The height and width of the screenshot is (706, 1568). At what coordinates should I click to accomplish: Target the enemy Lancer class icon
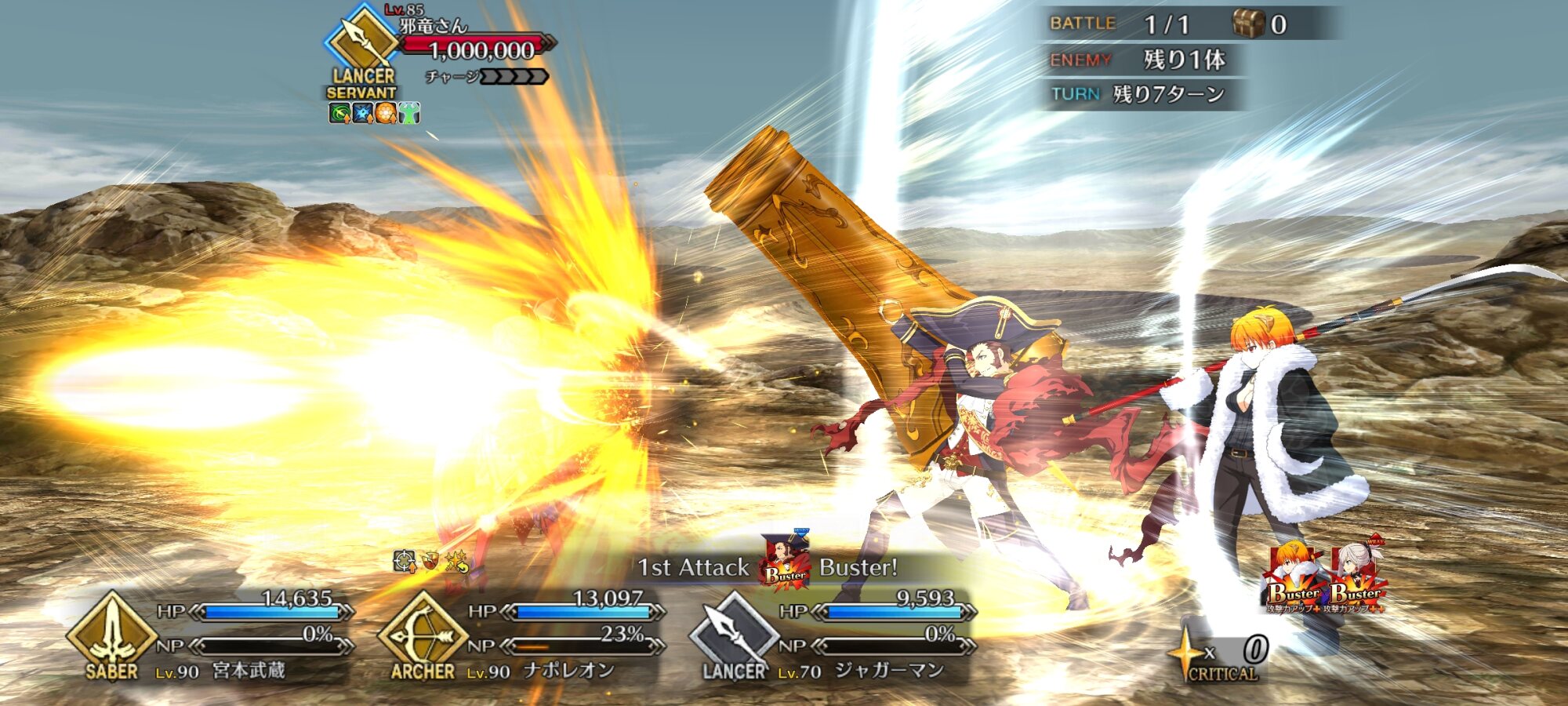pos(361,41)
